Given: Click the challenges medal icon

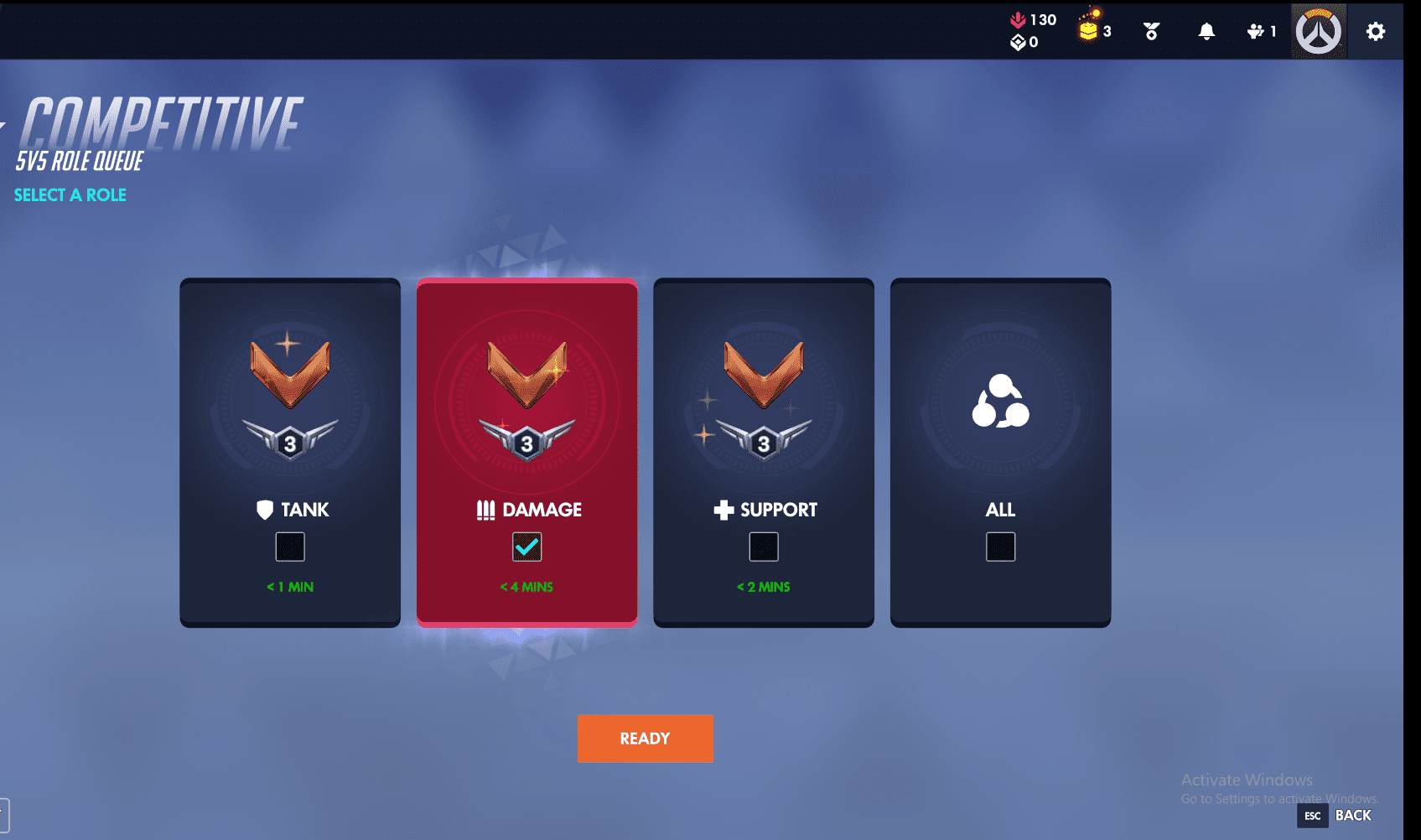Looking at the screenshot, I should tap(1150, 30).
